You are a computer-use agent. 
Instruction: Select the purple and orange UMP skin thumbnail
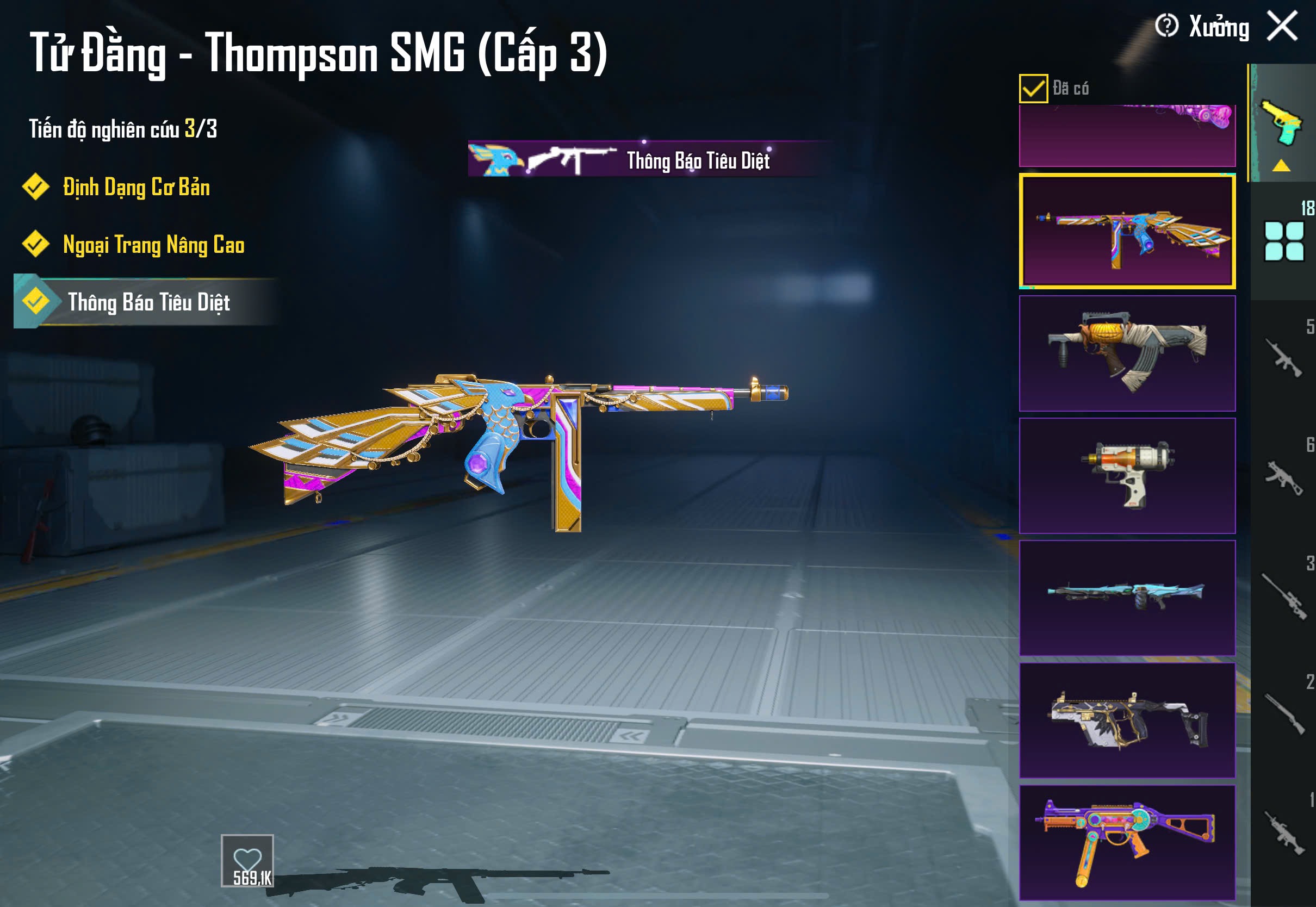(x=1127, y=842)
